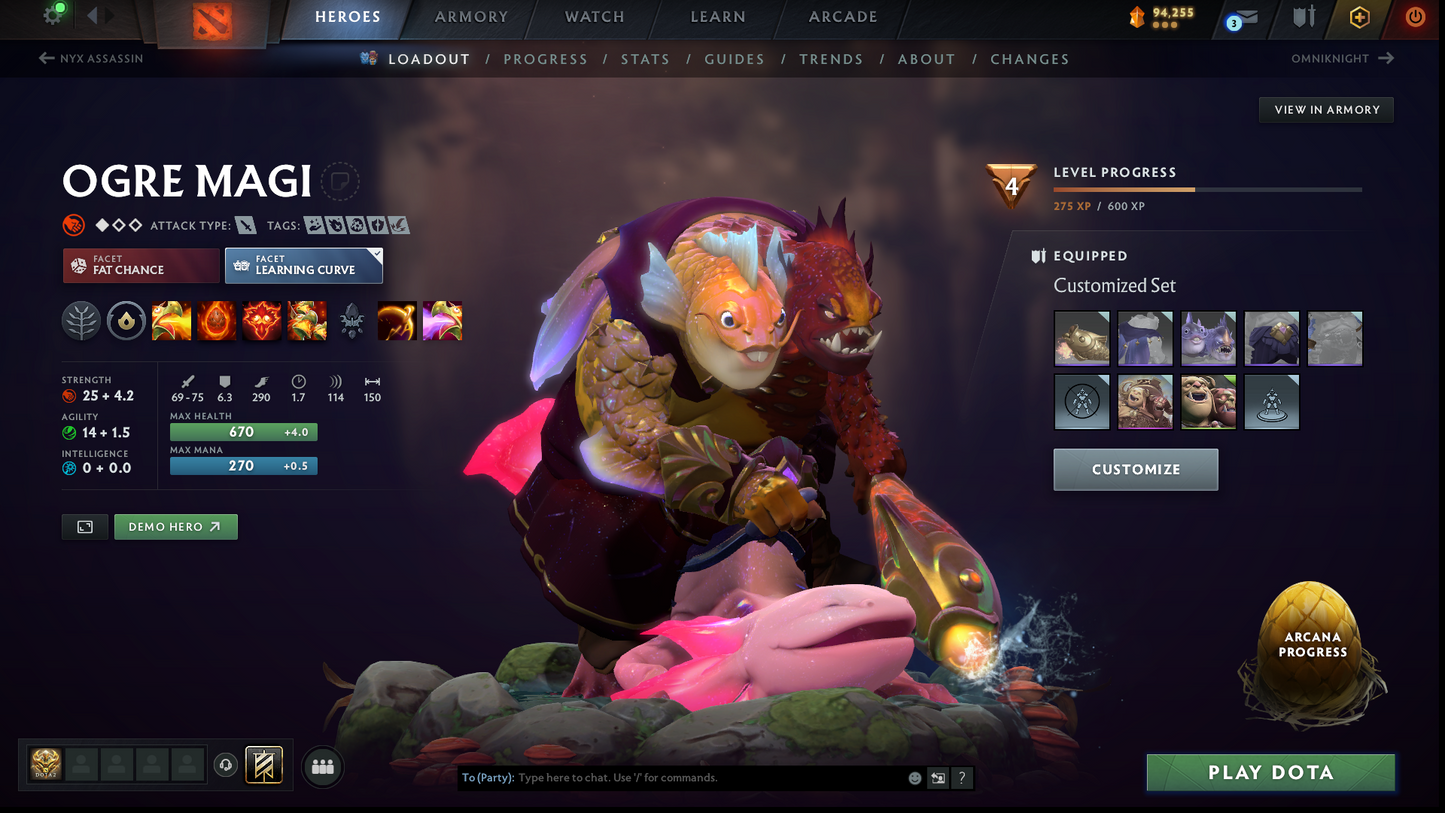The height and width of the screenshot is (813, 1445).
Task: Open the talent tree icon
Action: (x=81, y=321)
